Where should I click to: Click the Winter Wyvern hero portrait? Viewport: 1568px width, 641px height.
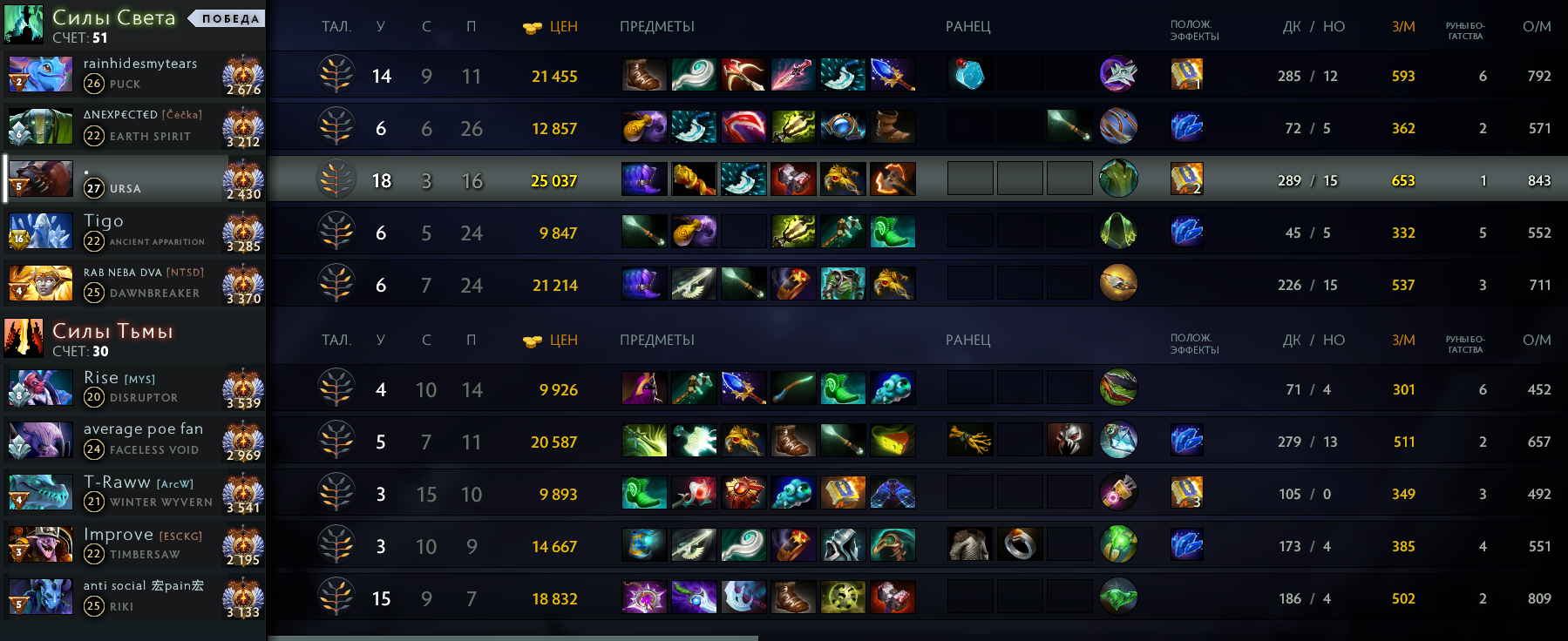click(40, 493)
